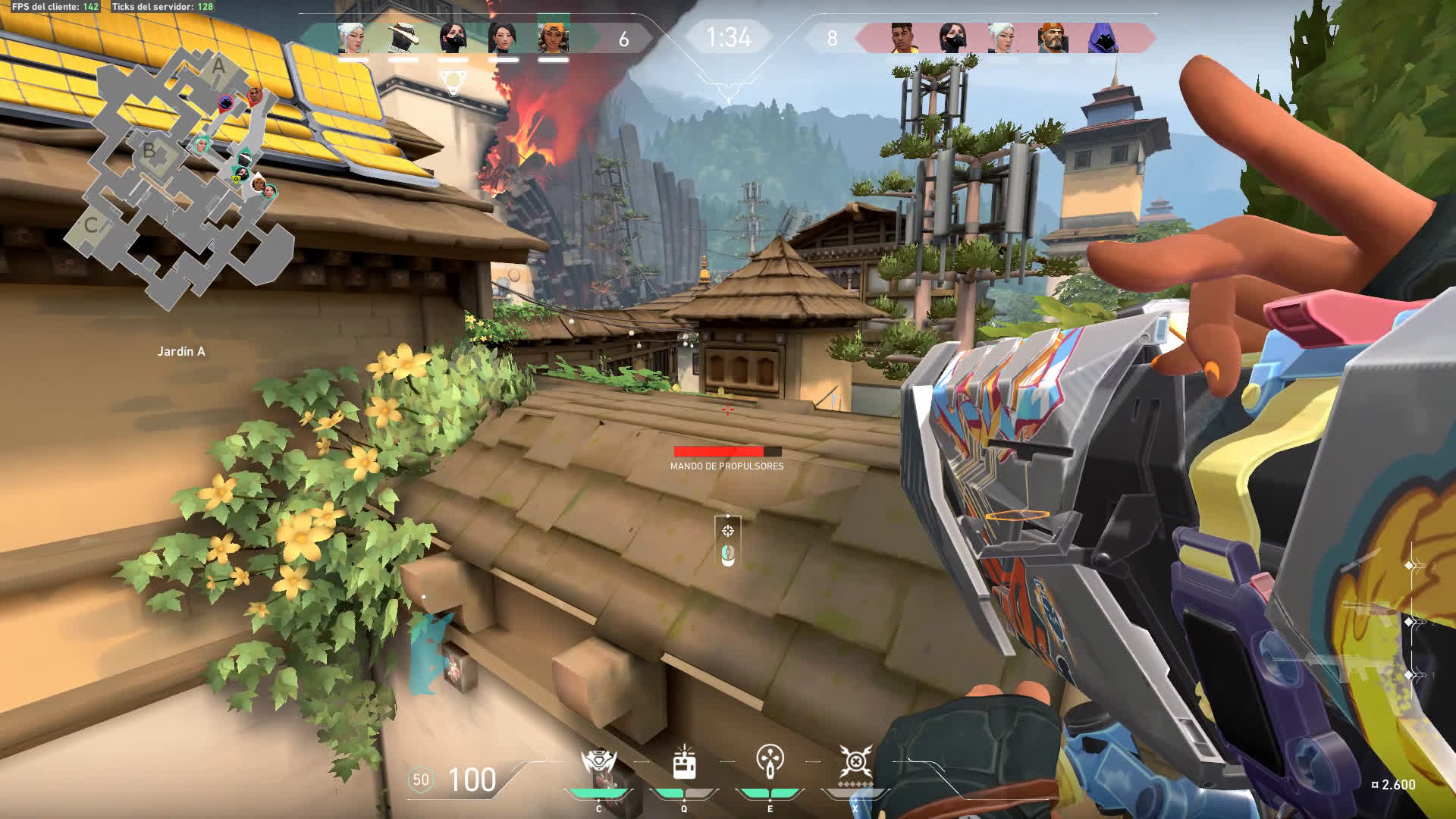Select the Blast Pack ability icon
The image size is (1456, 819).
pos(684,762)
